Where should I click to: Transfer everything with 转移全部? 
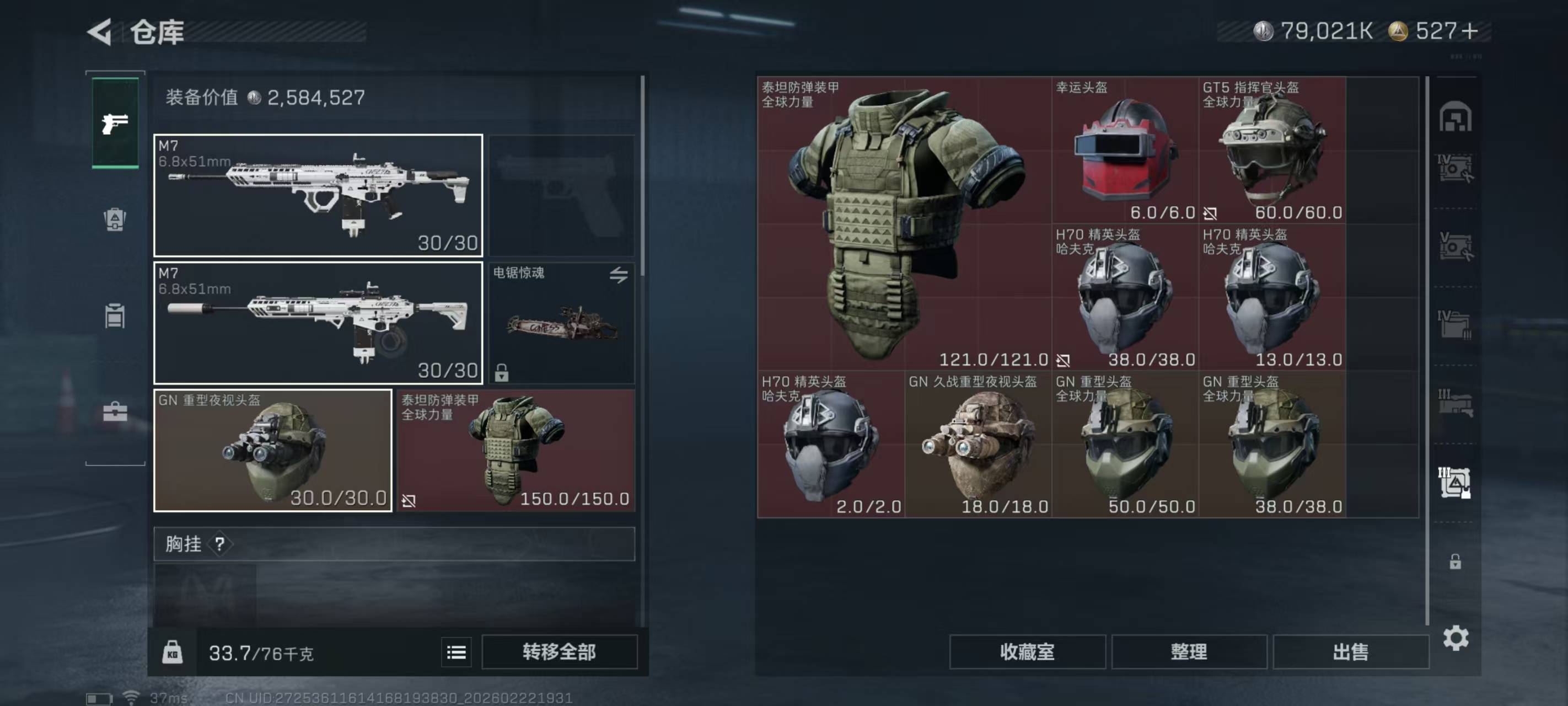click(x=559, y=652)
